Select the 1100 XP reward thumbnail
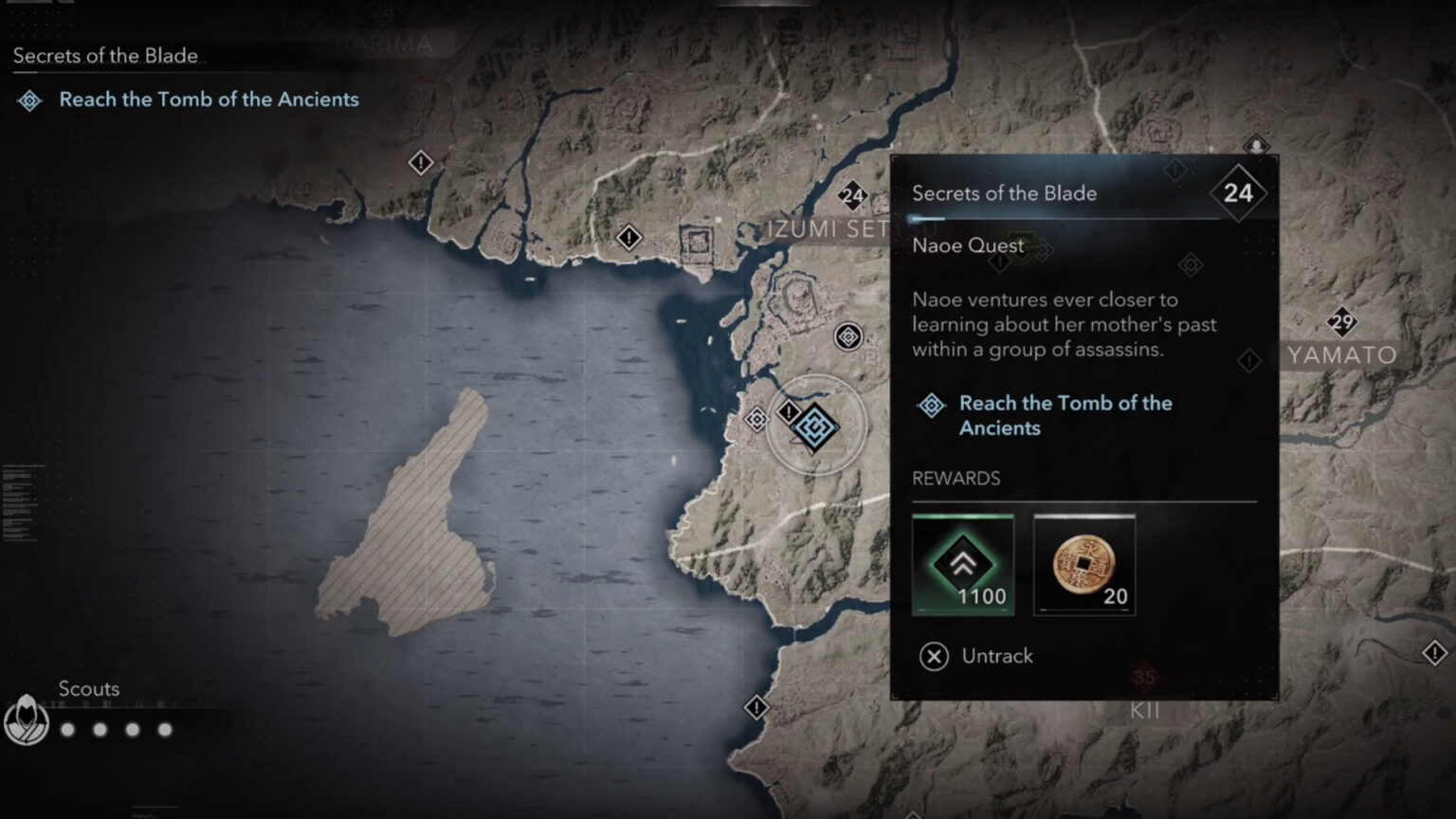Screen dimensions: 1456x819 [963, 563]
